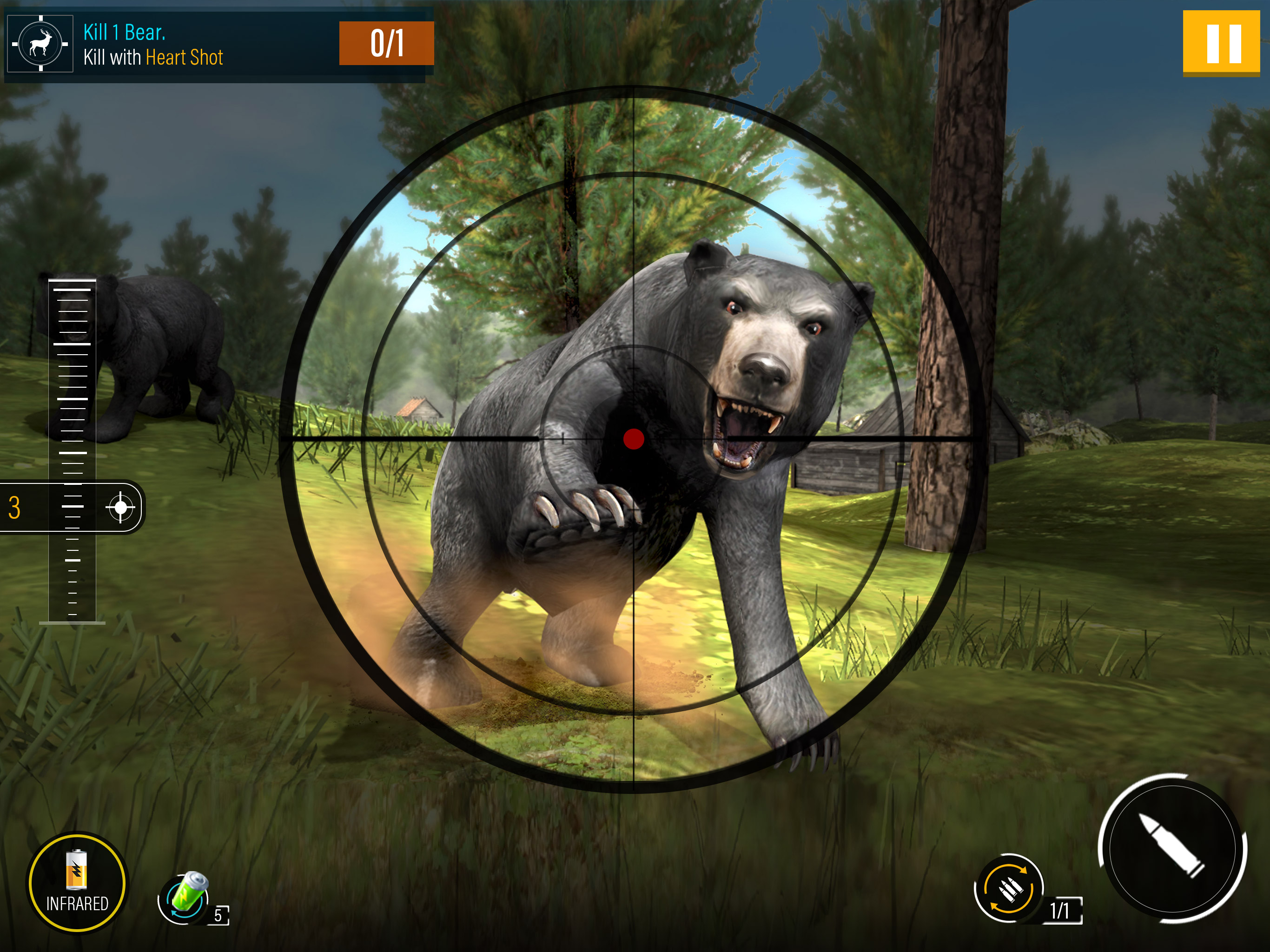Use the green energy battery item

185,898
